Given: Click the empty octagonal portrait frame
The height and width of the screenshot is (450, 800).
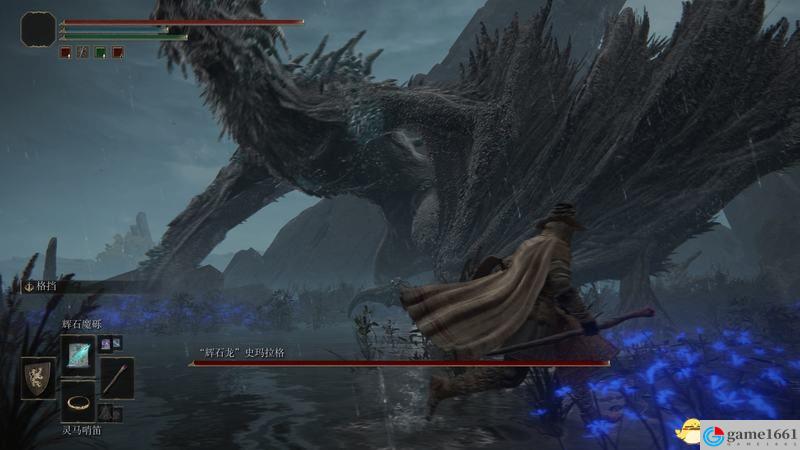Looking at the screenshot, I should point(38,29).
